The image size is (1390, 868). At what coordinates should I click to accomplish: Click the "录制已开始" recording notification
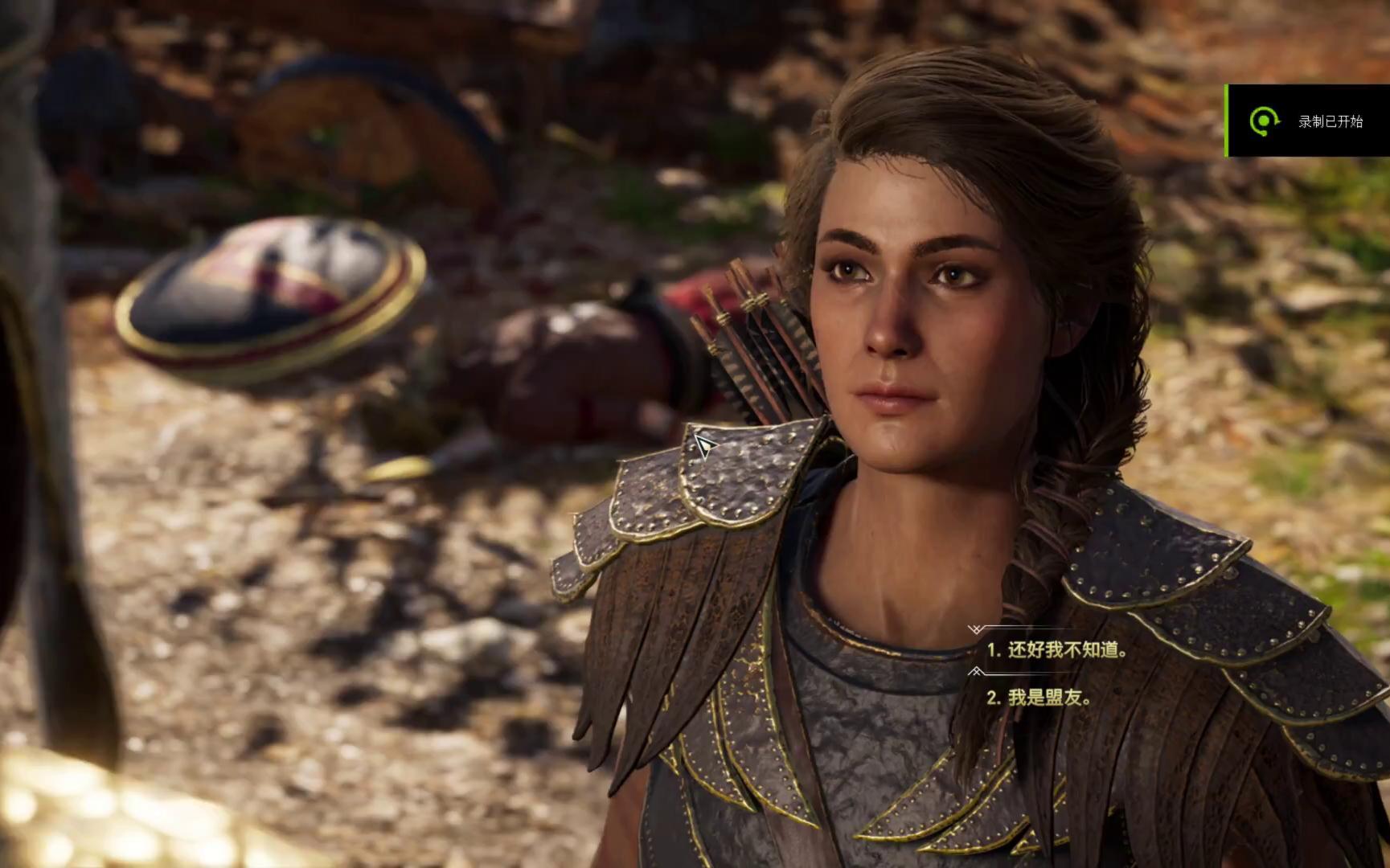tap(1309, 121)
